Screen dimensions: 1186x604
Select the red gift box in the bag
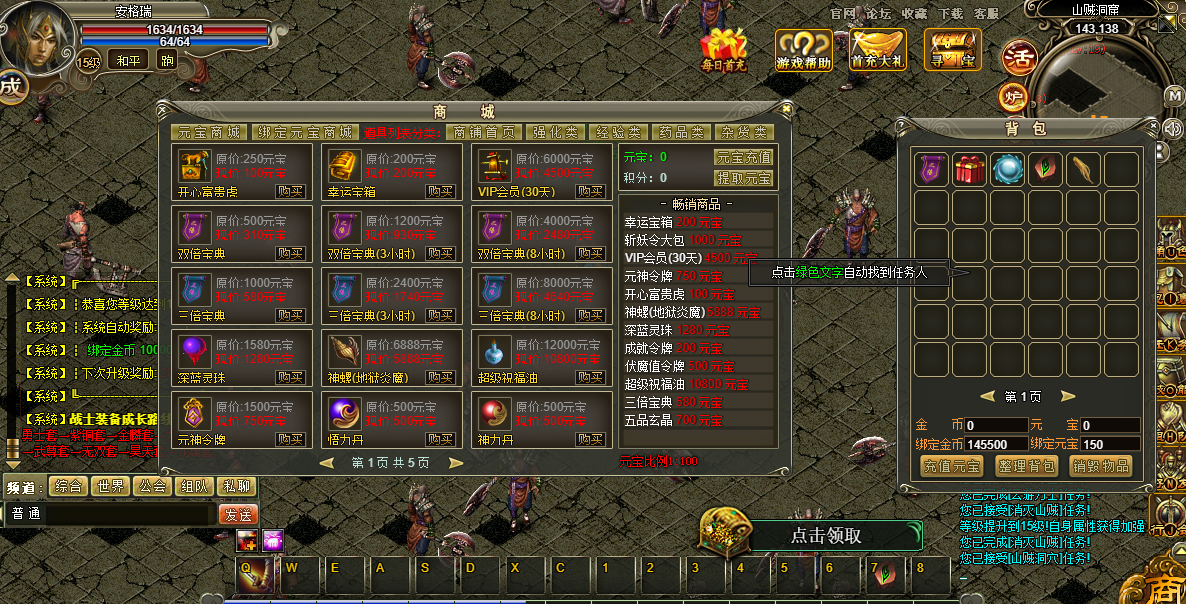(968, 169)
